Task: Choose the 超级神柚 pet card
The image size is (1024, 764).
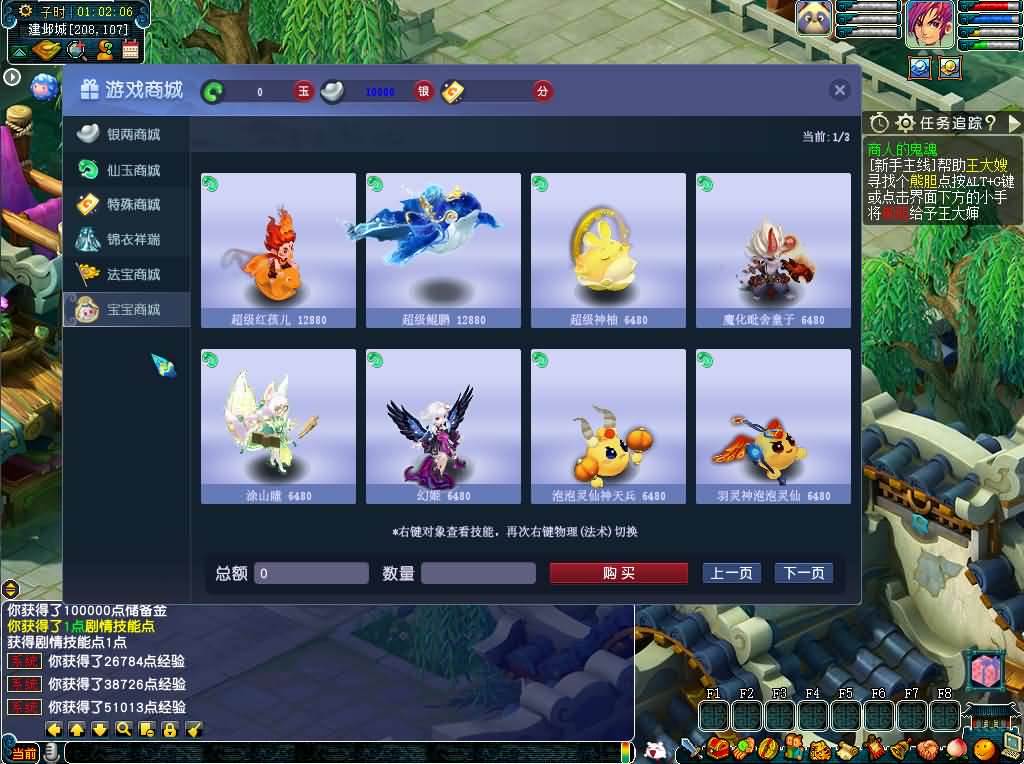Action: pyautogui.click(x=608, y=250)
